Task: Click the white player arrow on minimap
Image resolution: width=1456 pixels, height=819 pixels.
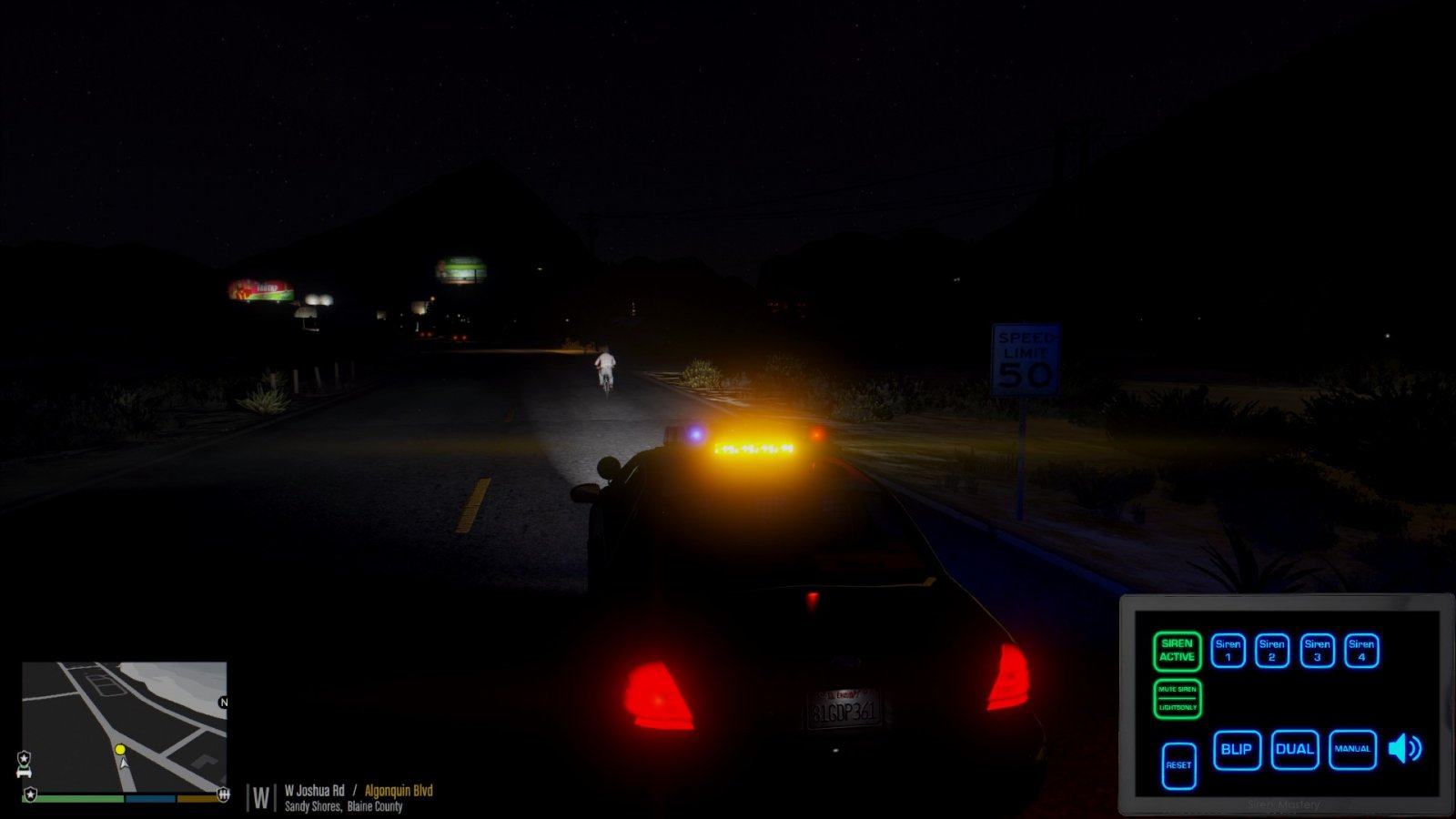Action: 124,764
